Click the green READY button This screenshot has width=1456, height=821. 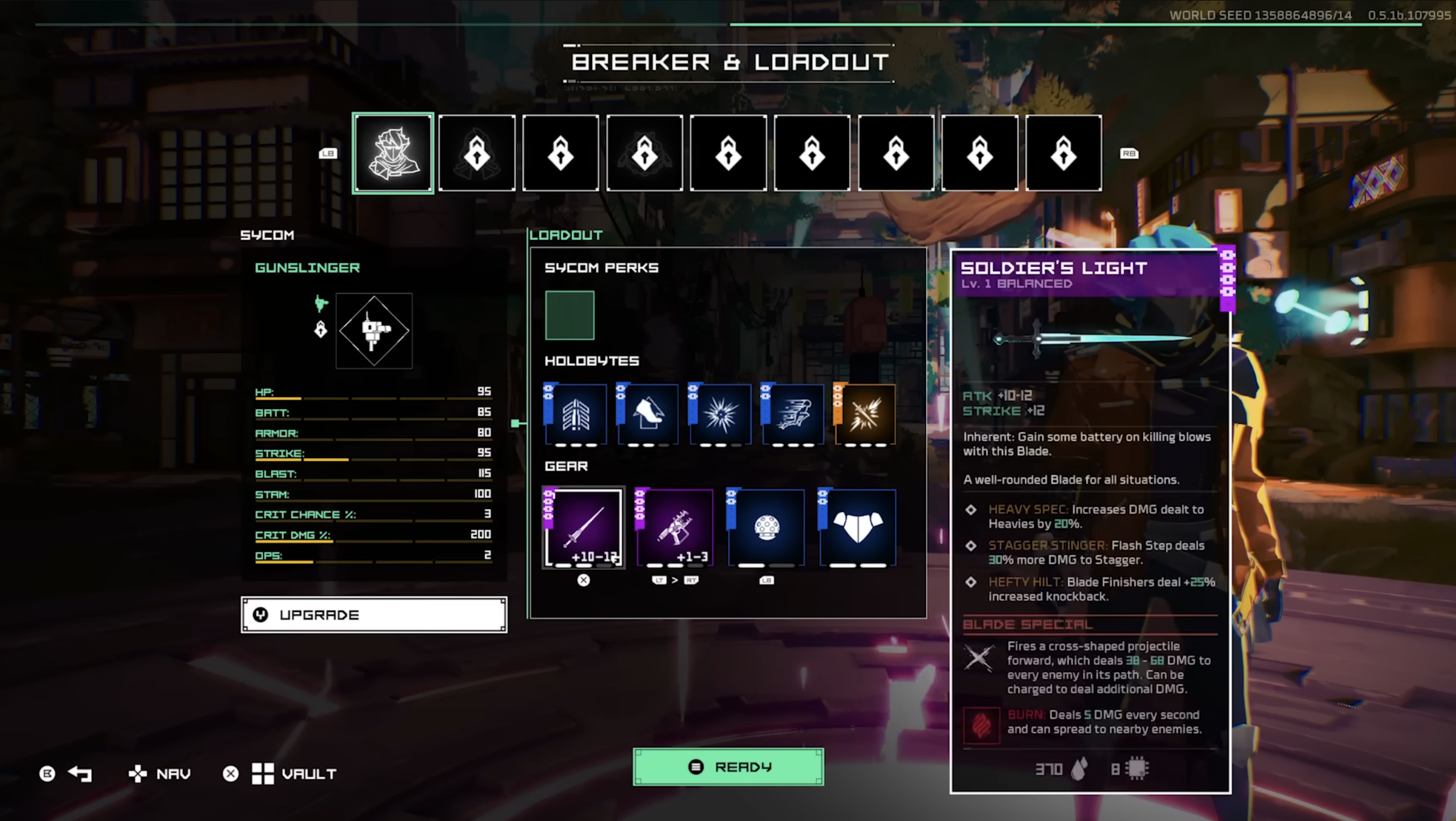tap(728, 767)
